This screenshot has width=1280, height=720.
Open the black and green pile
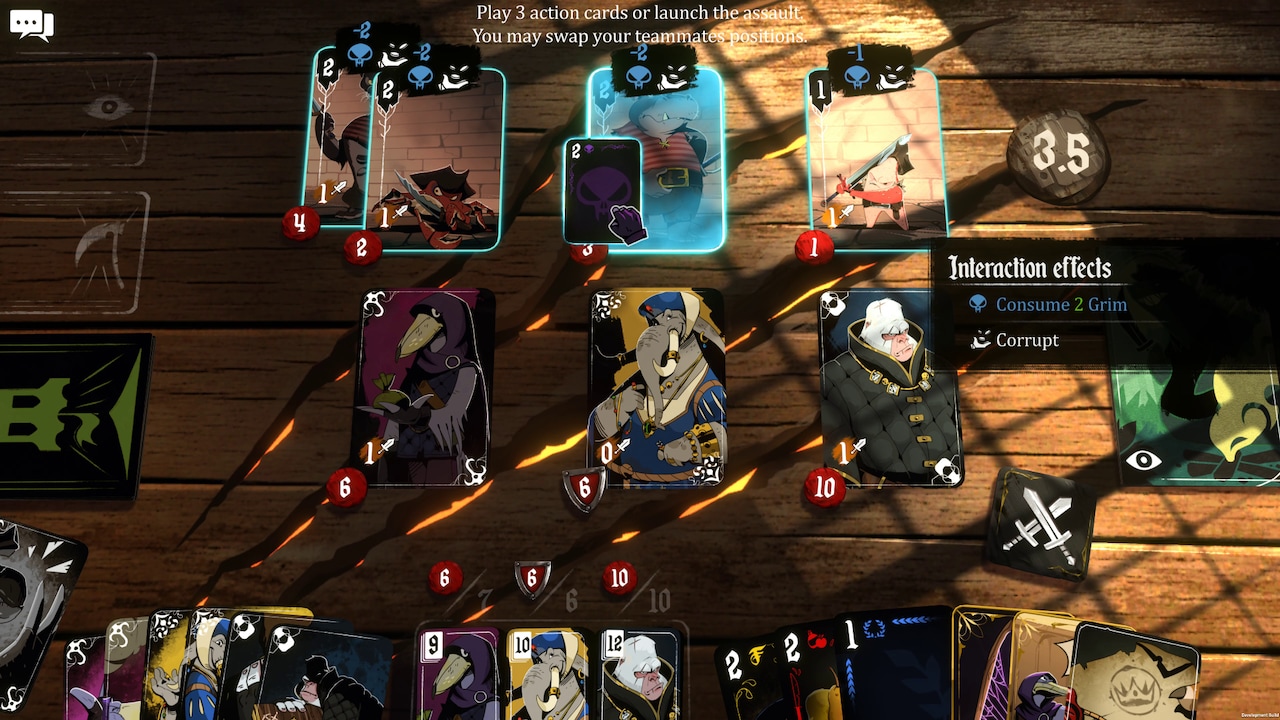click(x=72, y=415)
